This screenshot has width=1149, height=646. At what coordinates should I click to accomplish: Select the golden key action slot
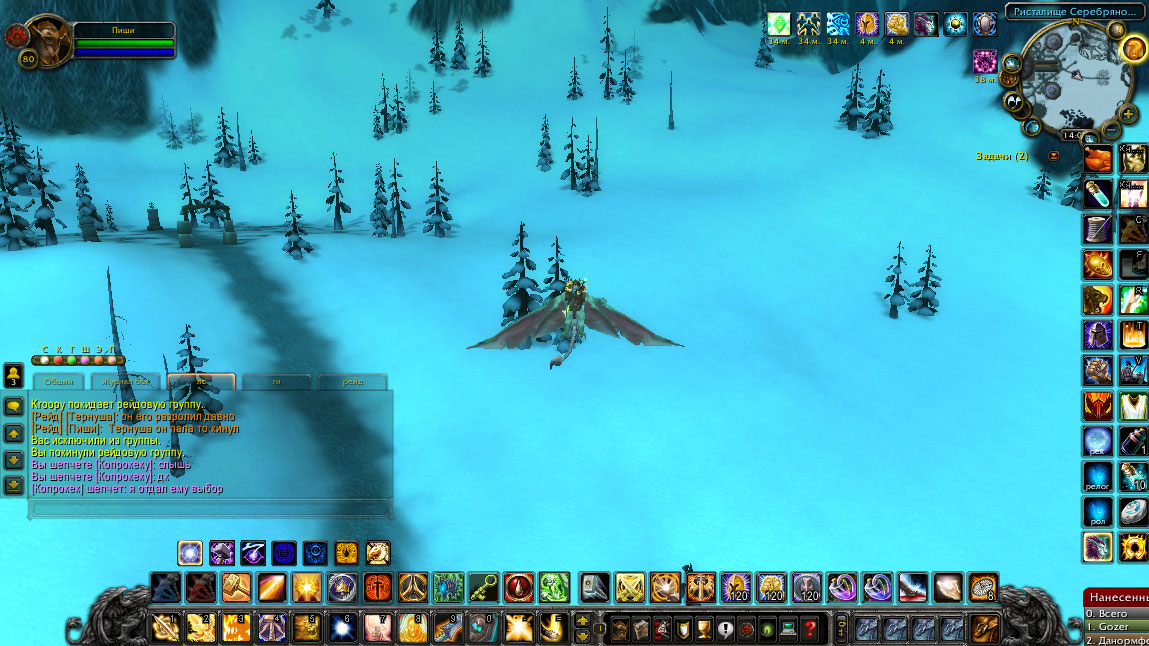(x=484, y=586)
